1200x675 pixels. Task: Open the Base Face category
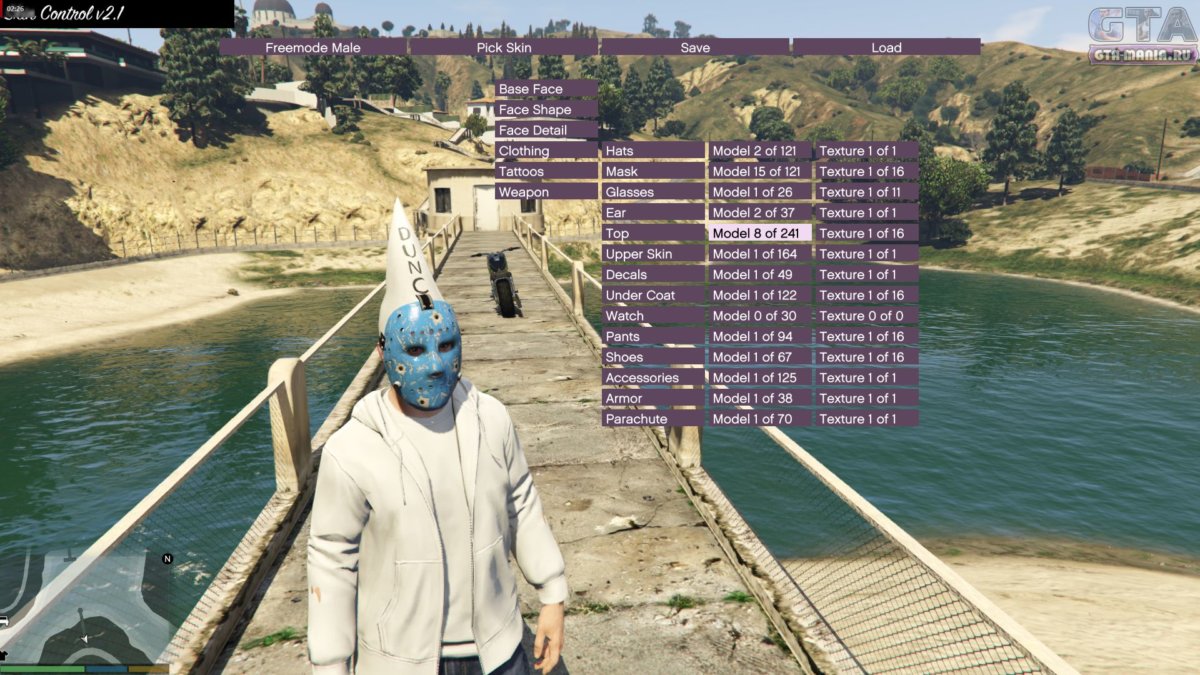click(546, 89)
